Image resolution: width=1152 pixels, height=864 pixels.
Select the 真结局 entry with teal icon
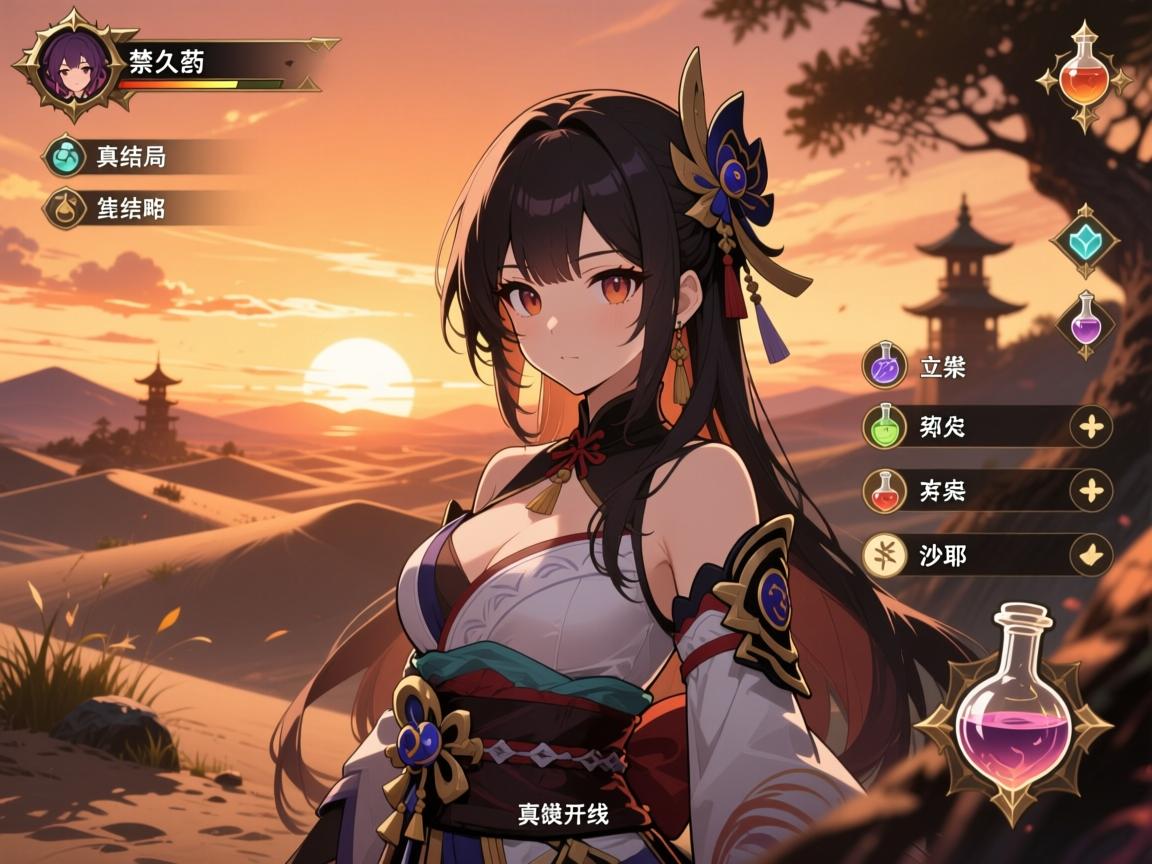pos(130,157)
